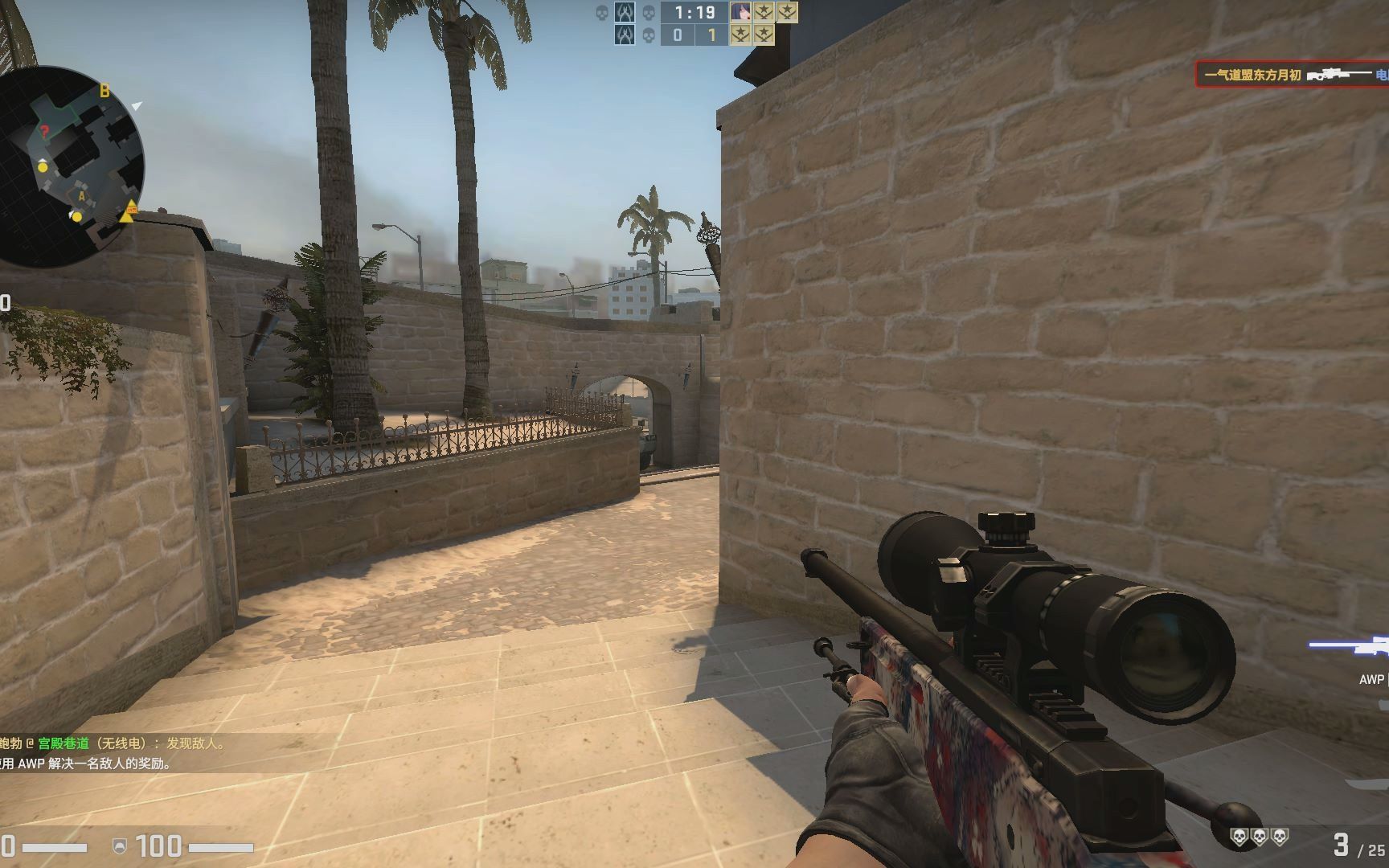Click a star-badge teammate icon on the scoreboard

763,12
